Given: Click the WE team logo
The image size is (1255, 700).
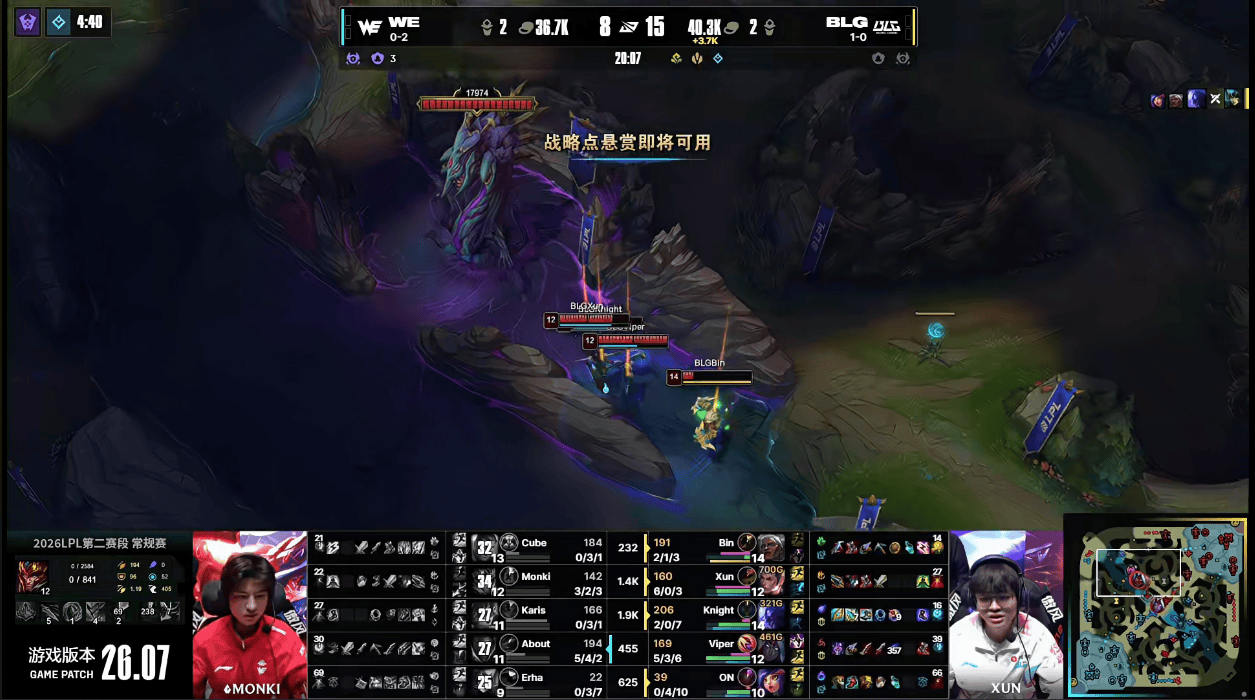Looking at the screenshot, I should [369, 27].
